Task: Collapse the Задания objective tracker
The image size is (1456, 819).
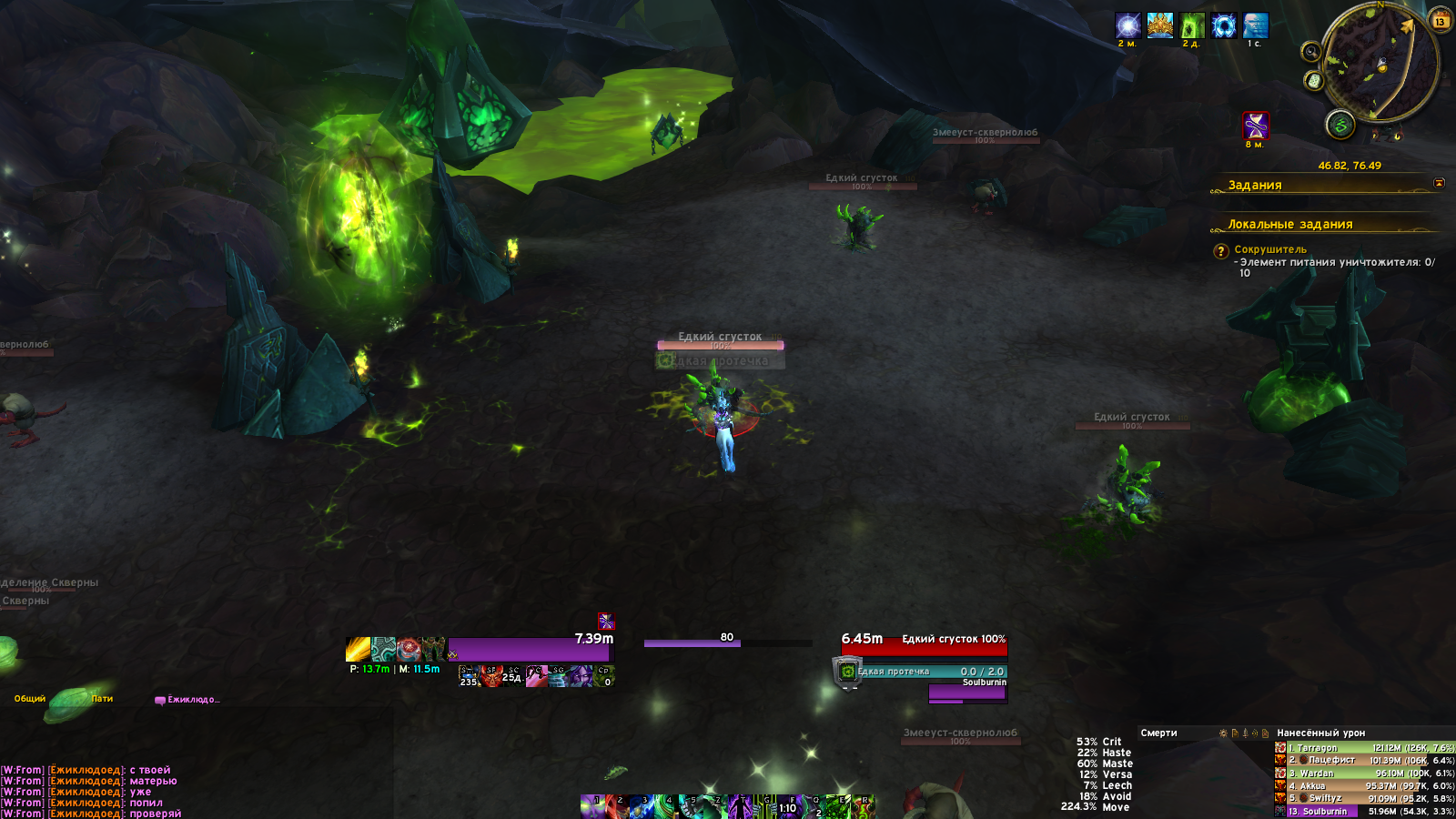Action: coord(1439,184)
